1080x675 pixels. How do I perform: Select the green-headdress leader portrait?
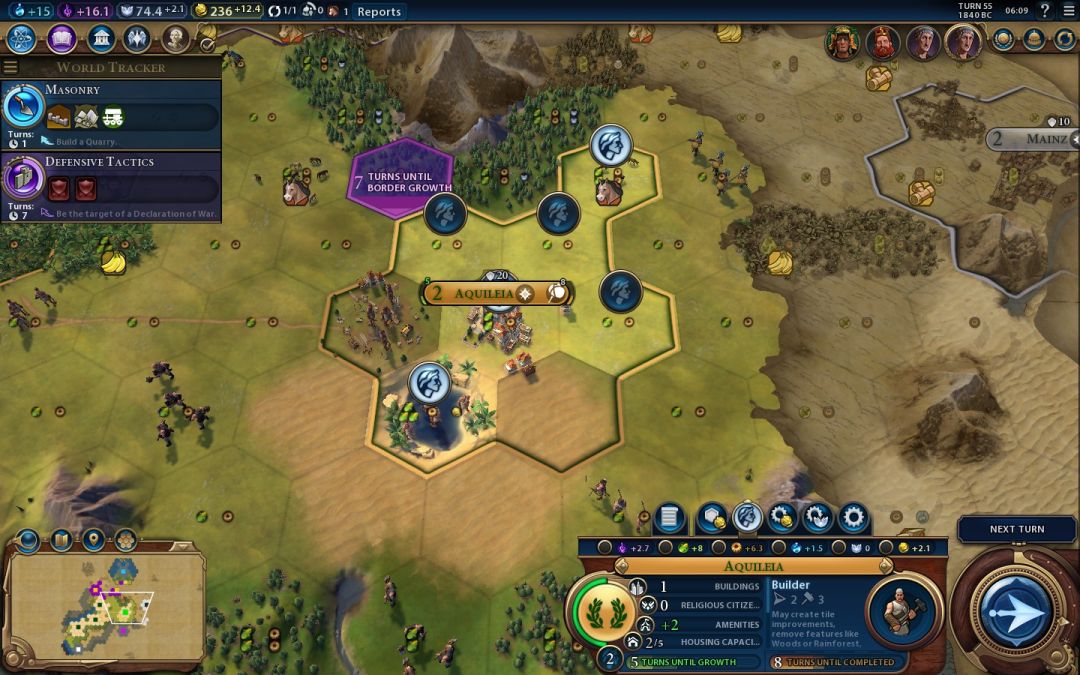click(x=843, y=43)
